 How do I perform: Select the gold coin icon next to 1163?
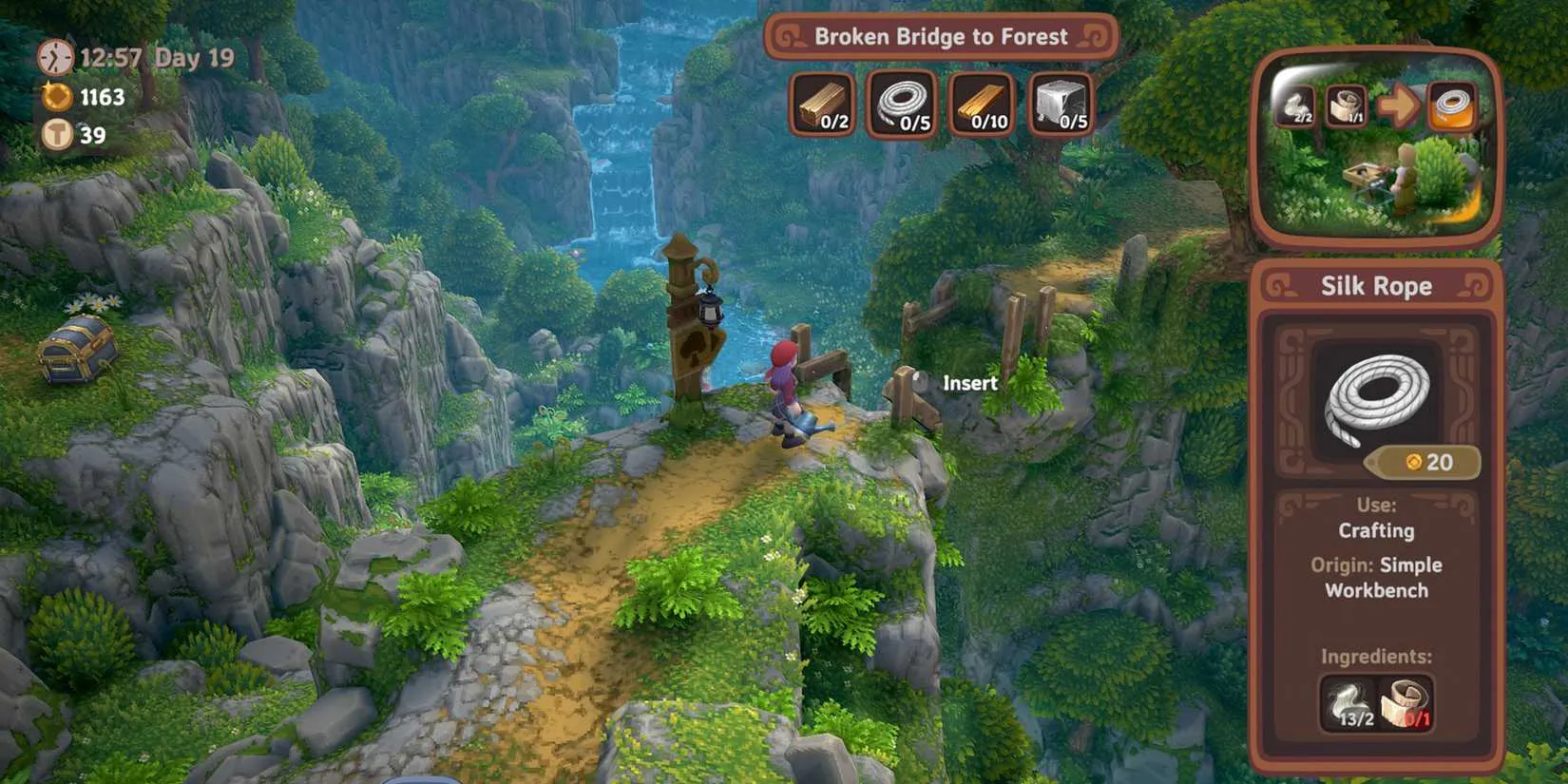pyautogui.click(x=57, y=97)
